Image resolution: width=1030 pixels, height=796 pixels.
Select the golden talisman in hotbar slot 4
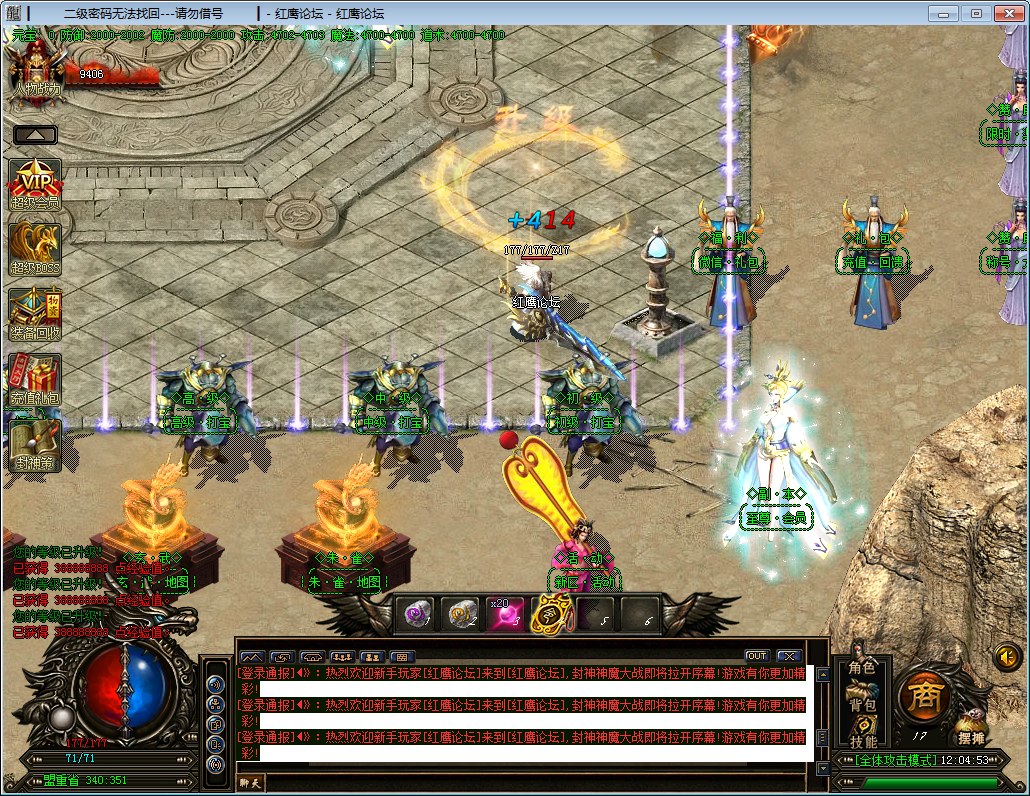click(550, 613)
